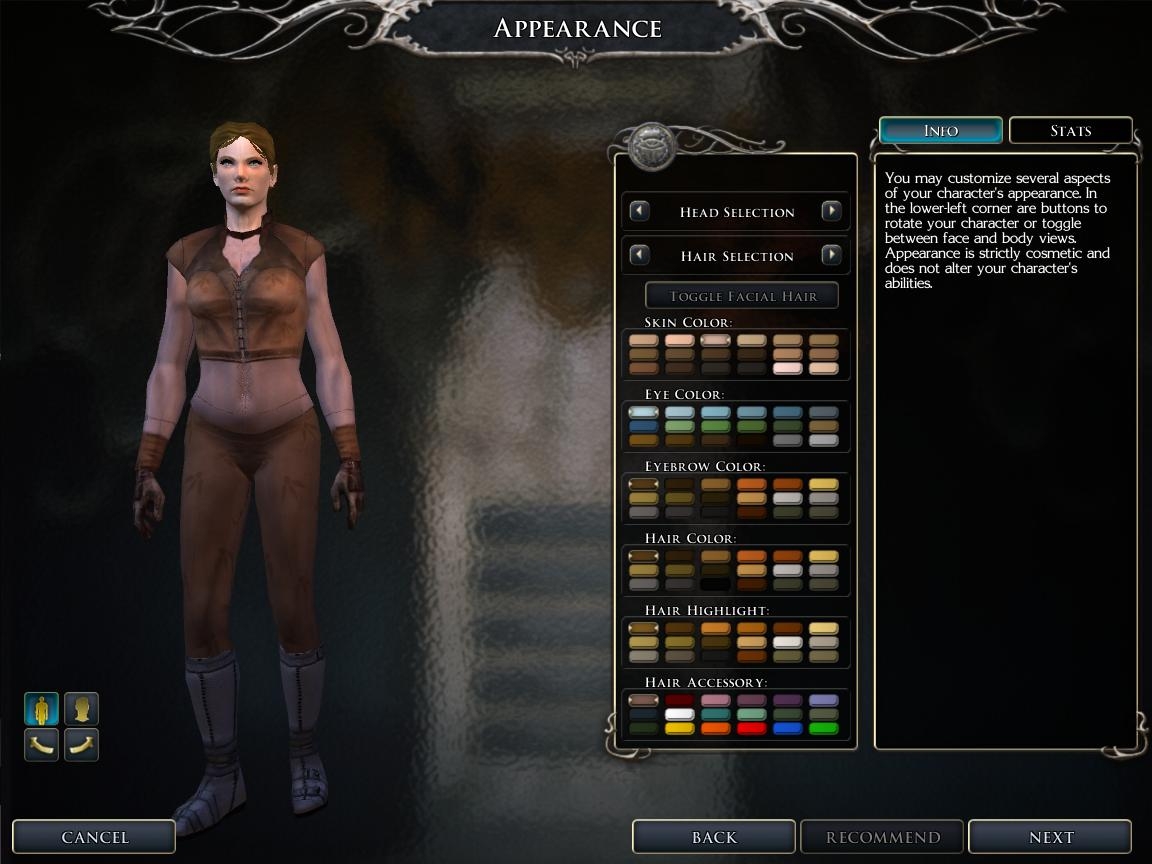The width and height of the screenshot is (1152, 864).
Task: Select the full body view icon
Action: click(41, 709)
